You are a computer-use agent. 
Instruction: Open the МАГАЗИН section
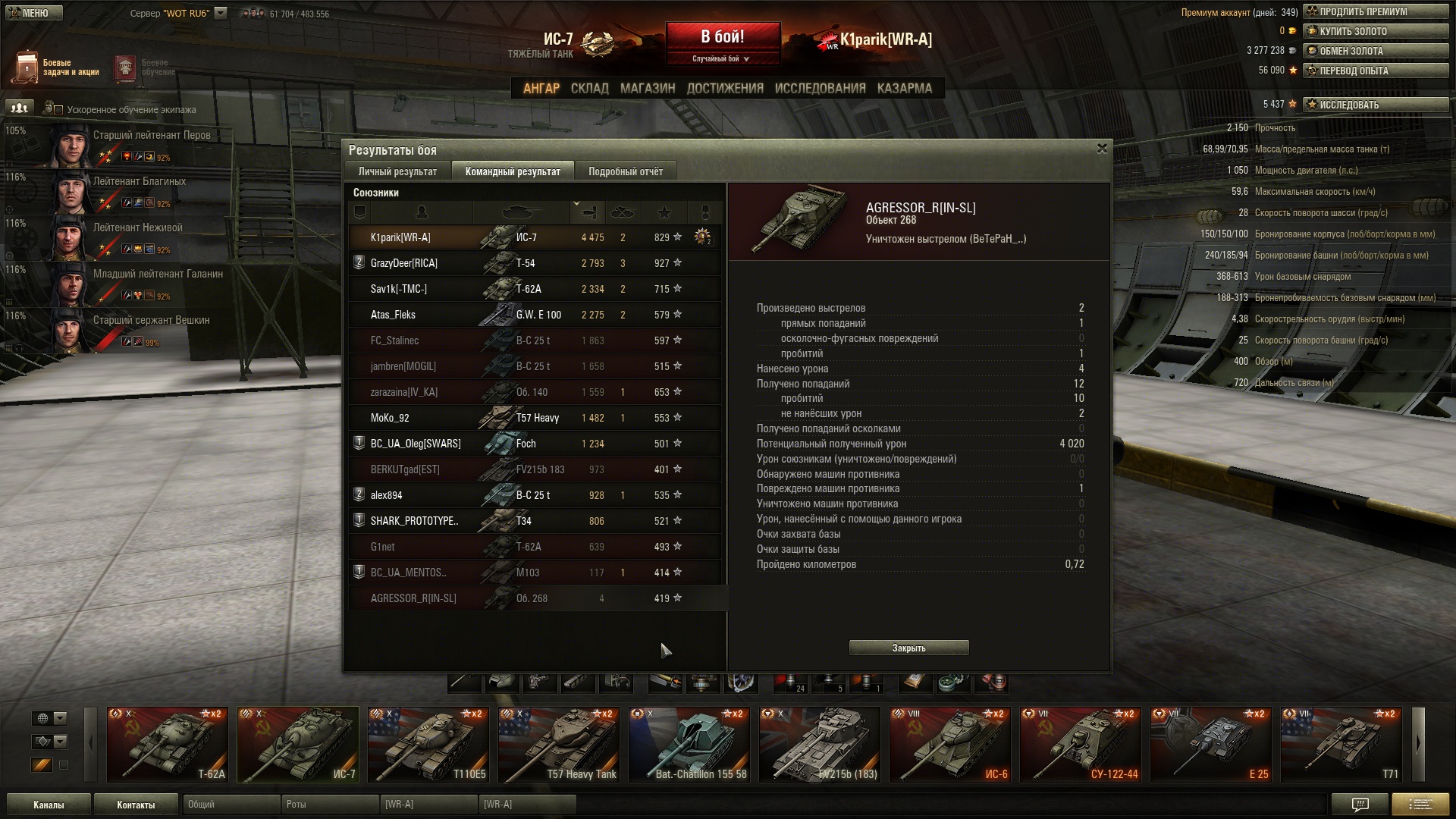(x=647, y=89)
